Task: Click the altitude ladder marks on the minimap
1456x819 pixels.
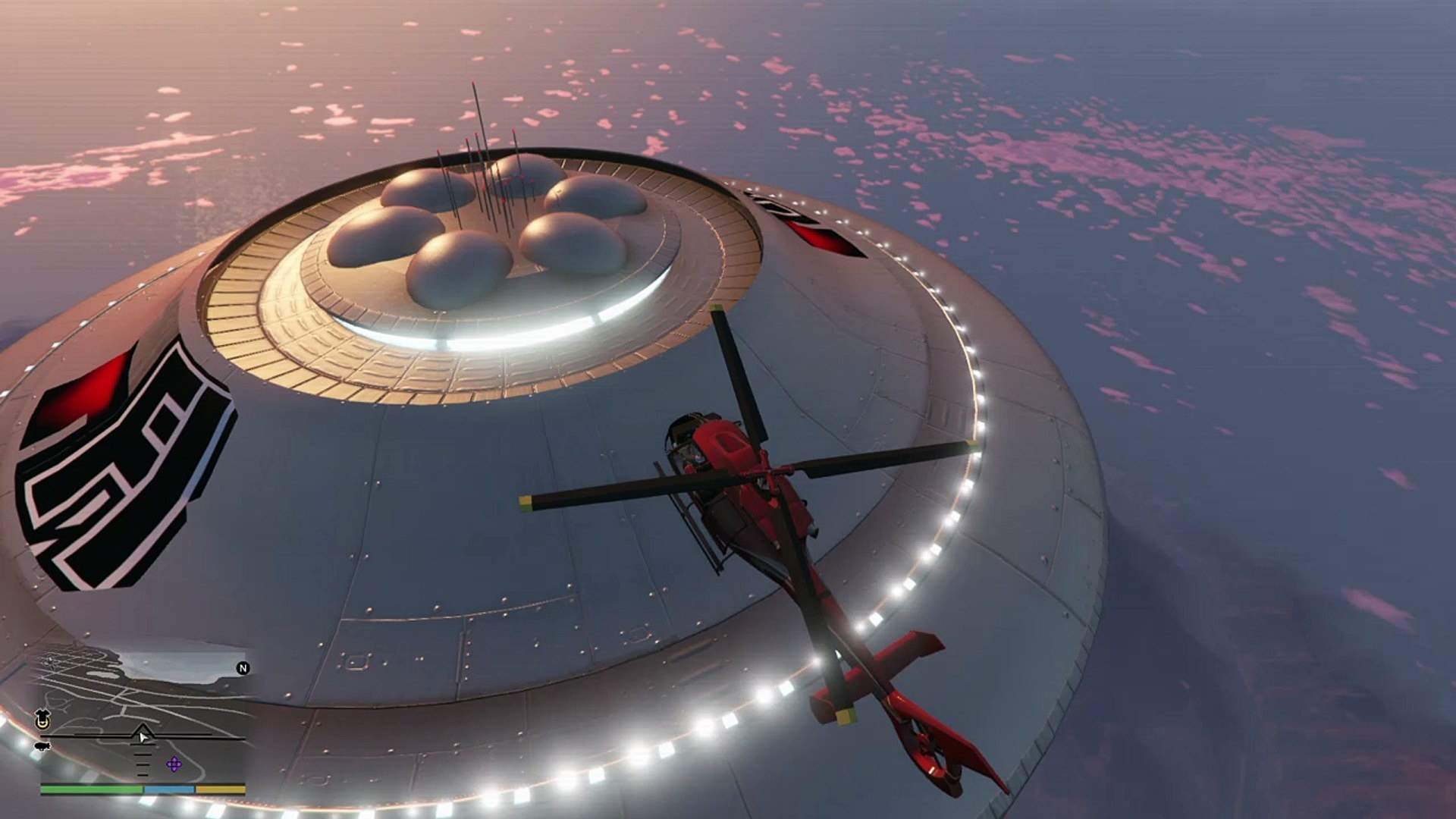Action: coord(142,762)
